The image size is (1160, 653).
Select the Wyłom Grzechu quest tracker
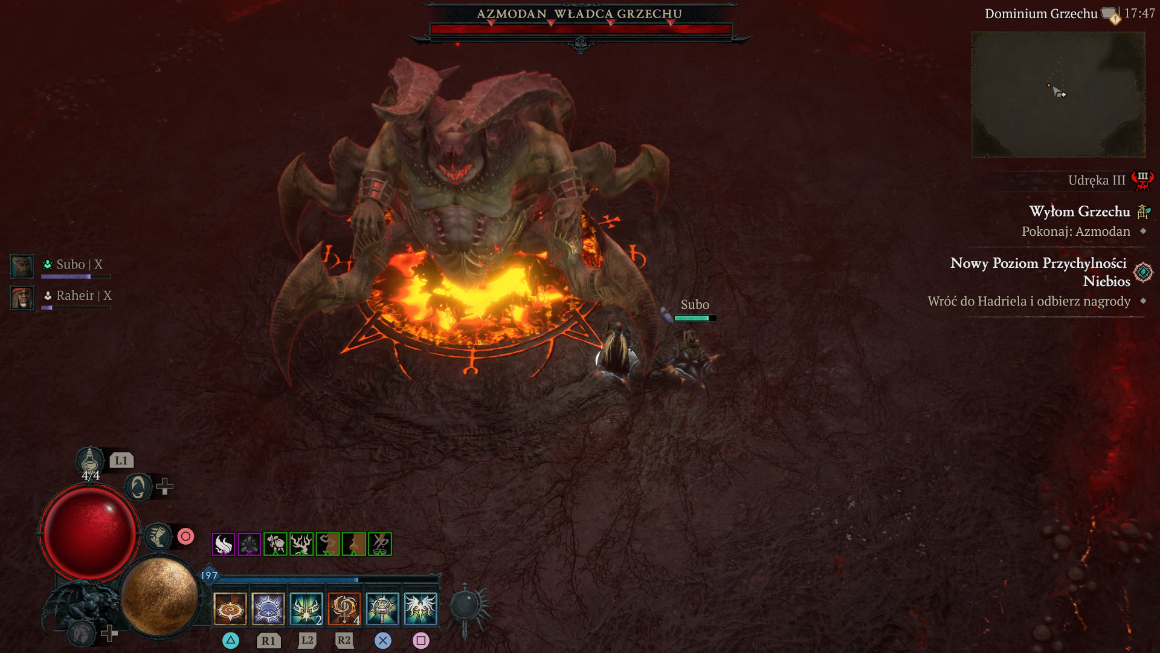click(x=1079, y=211)
